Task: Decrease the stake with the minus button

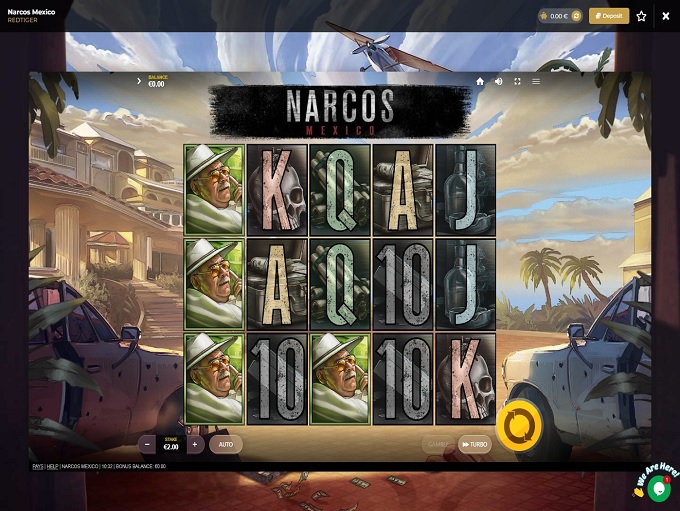Action: (147, 444)
